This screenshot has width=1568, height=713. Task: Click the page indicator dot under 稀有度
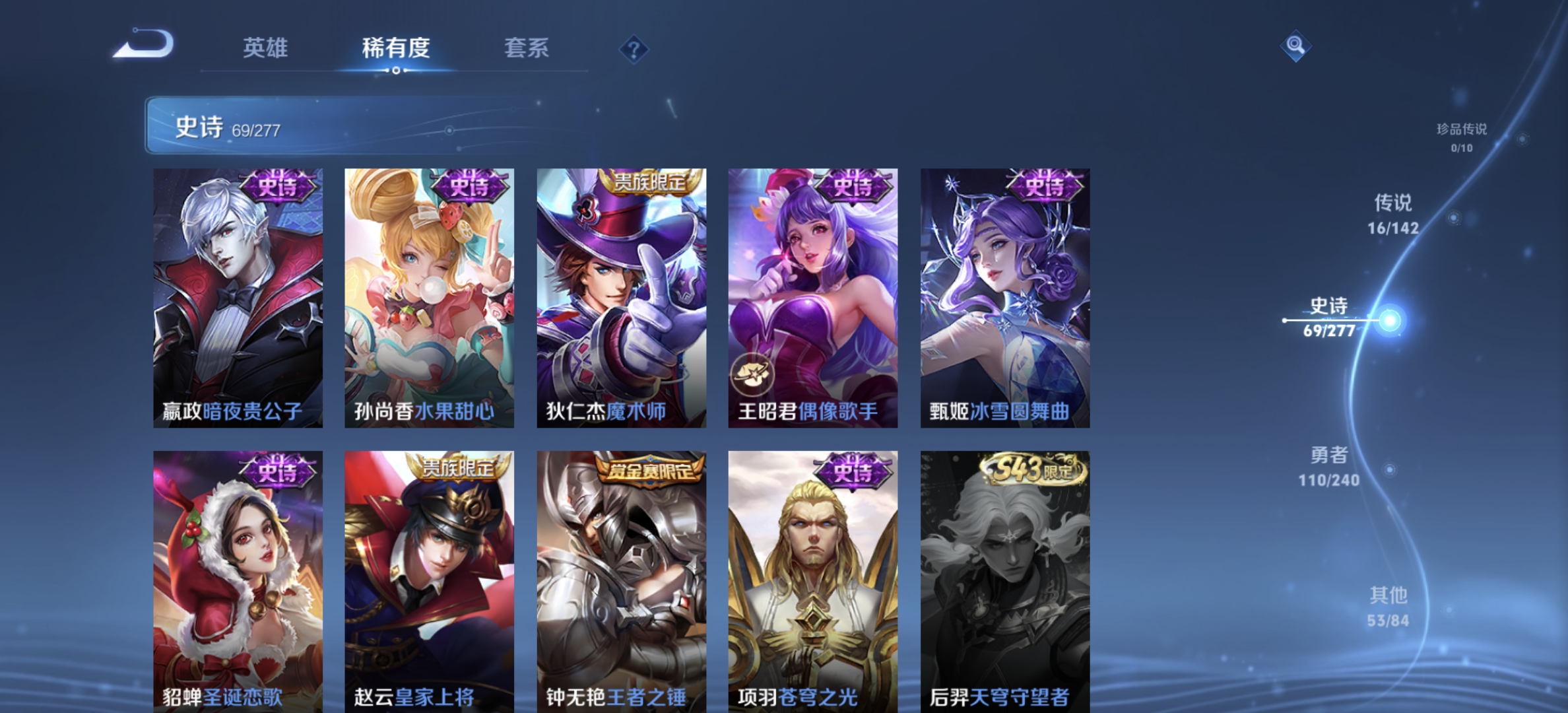(x=395, y=69)
